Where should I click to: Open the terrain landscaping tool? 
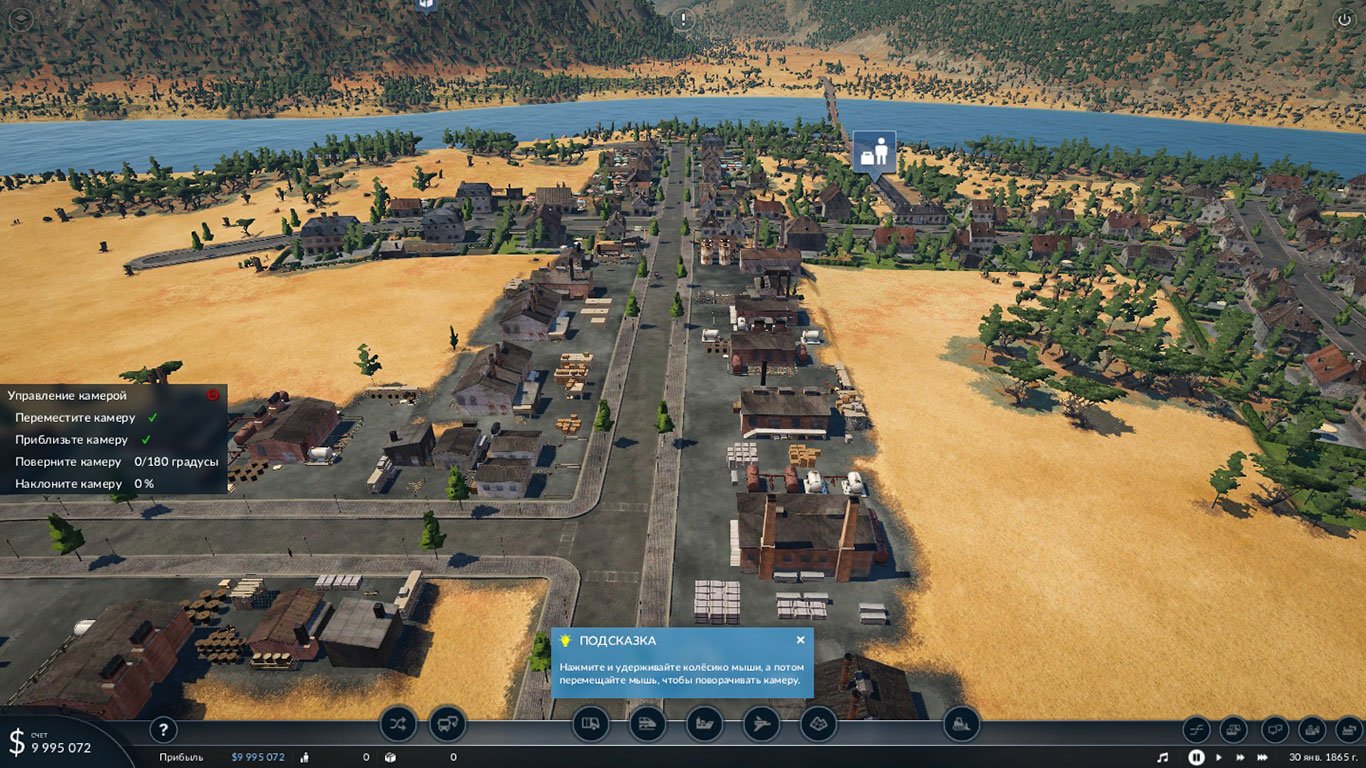pos(818,725)
